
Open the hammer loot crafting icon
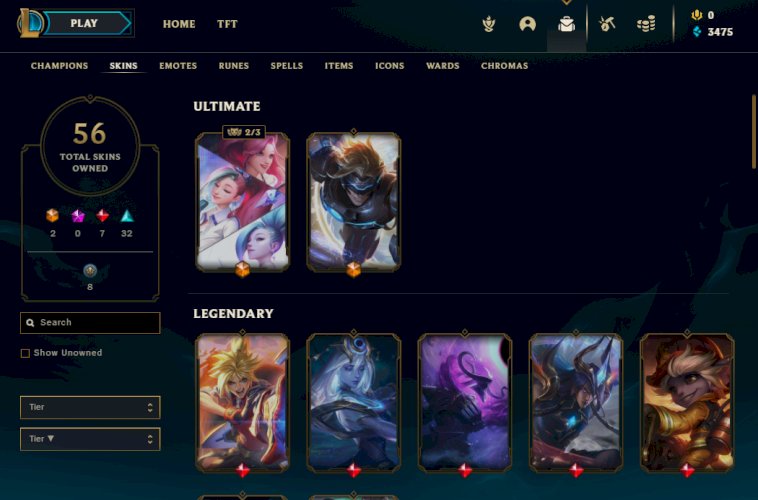point(607,24)
